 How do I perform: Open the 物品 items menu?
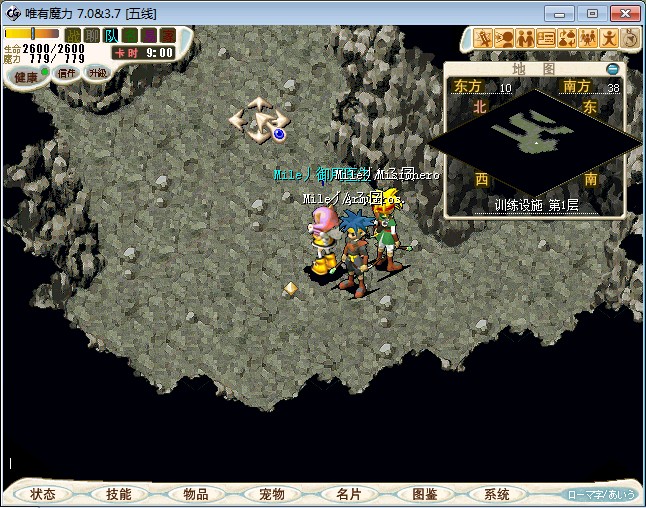196,494
